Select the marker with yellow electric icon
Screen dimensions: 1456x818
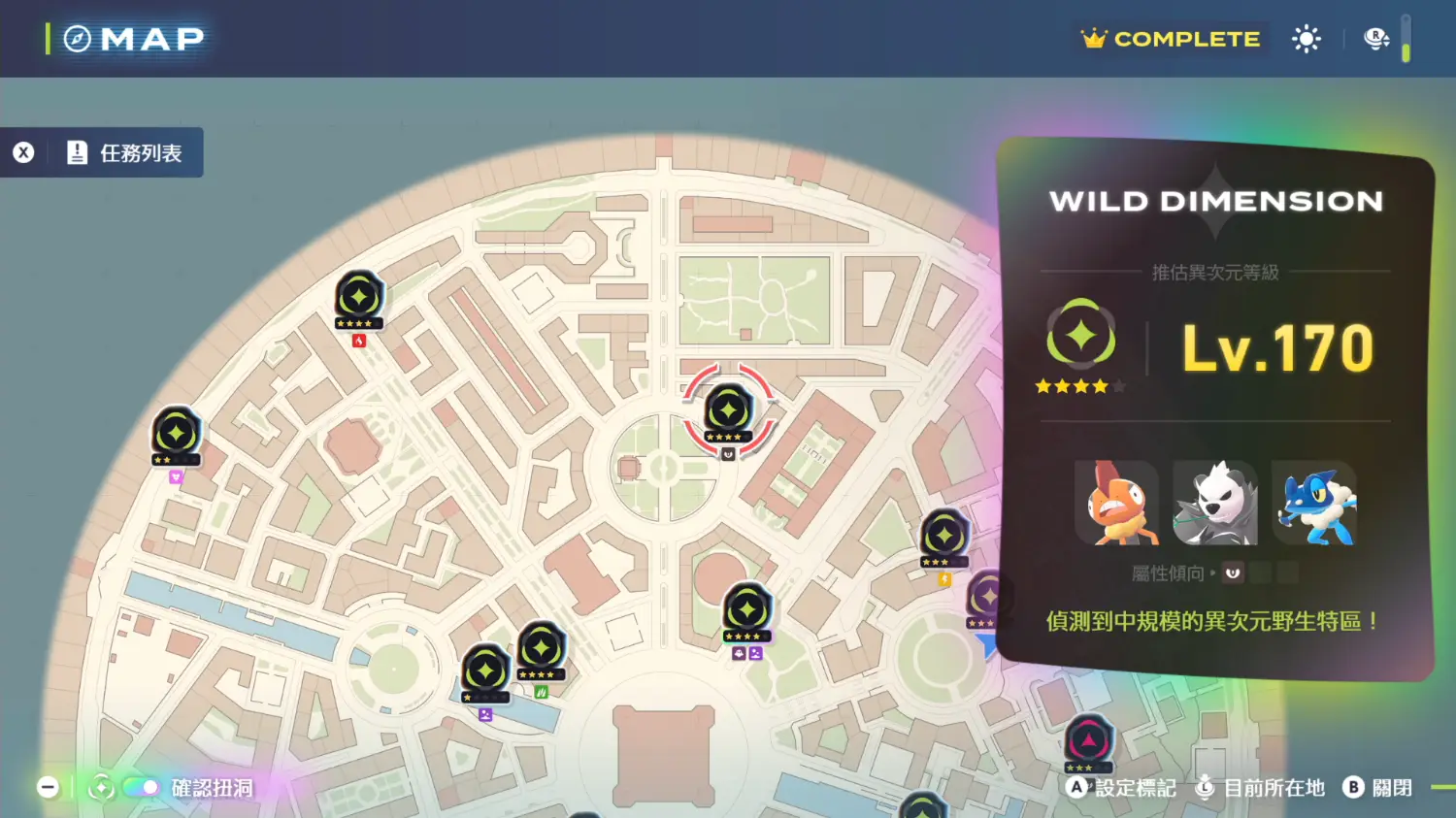pyautogui.click(x=944, y=536)
